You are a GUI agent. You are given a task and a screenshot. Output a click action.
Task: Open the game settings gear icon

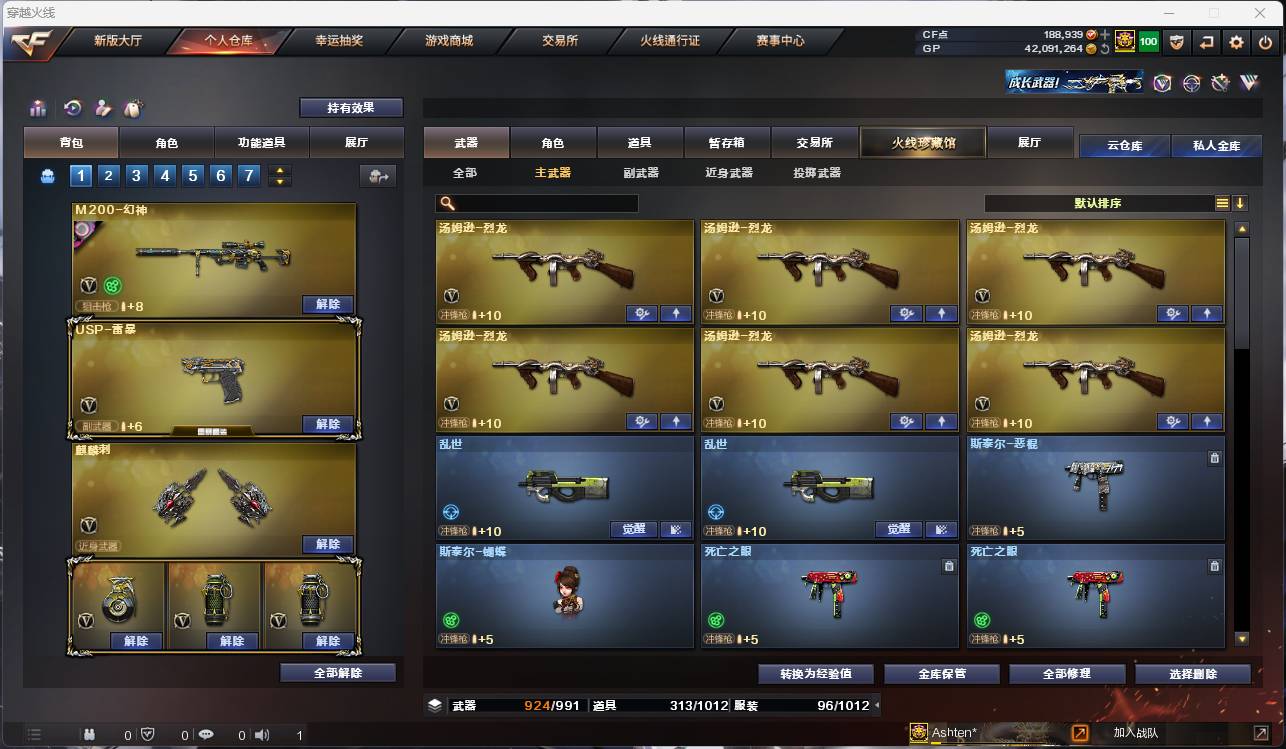point(1237,42)
